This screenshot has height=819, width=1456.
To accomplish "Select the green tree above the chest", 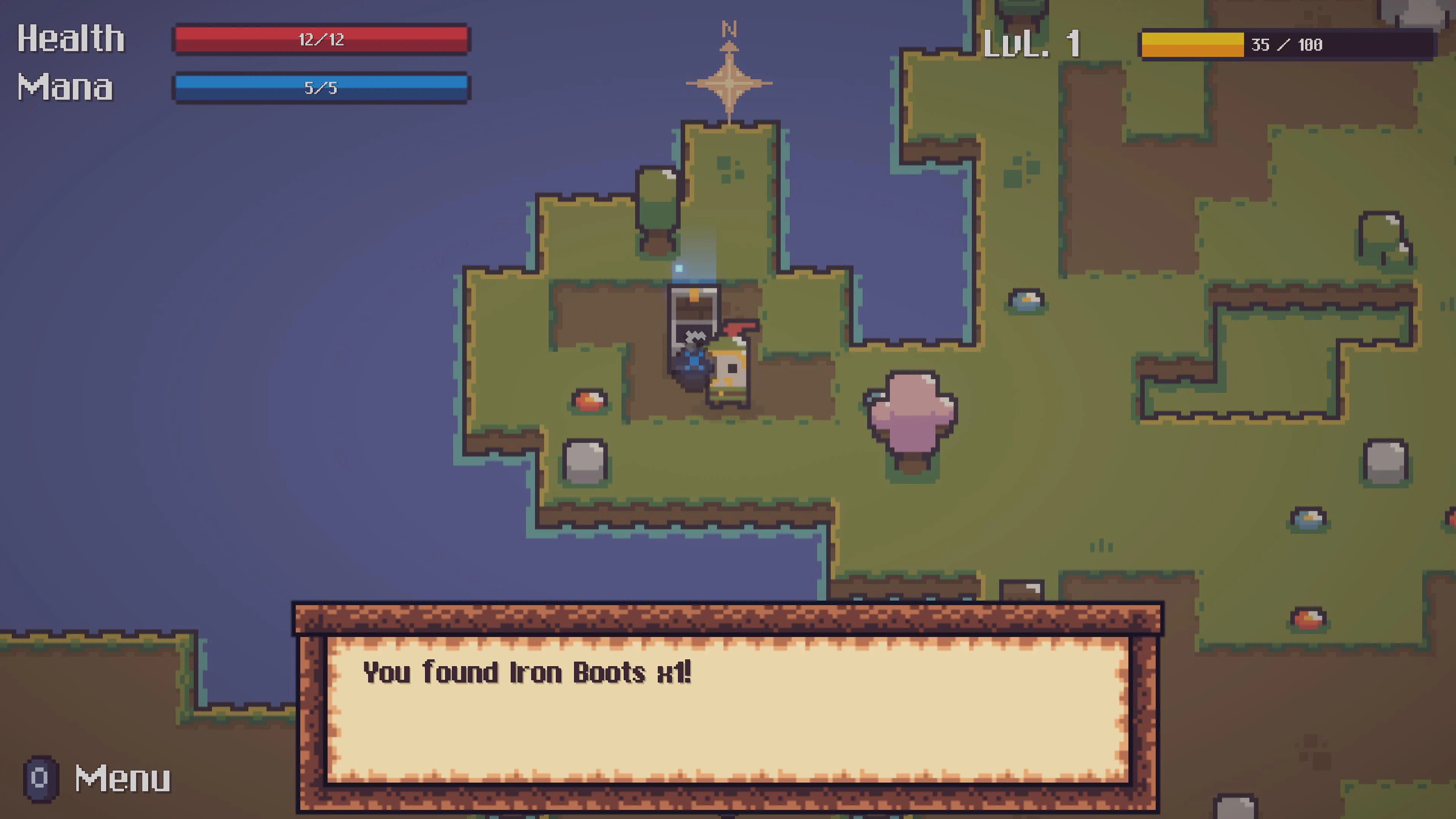I will [x=659, y=201].
